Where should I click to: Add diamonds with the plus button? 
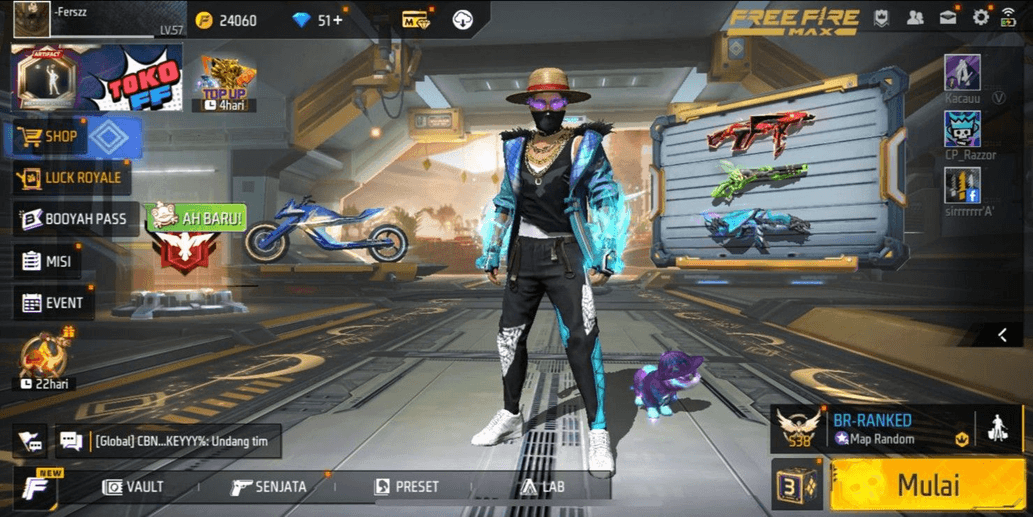coord(337,20)
